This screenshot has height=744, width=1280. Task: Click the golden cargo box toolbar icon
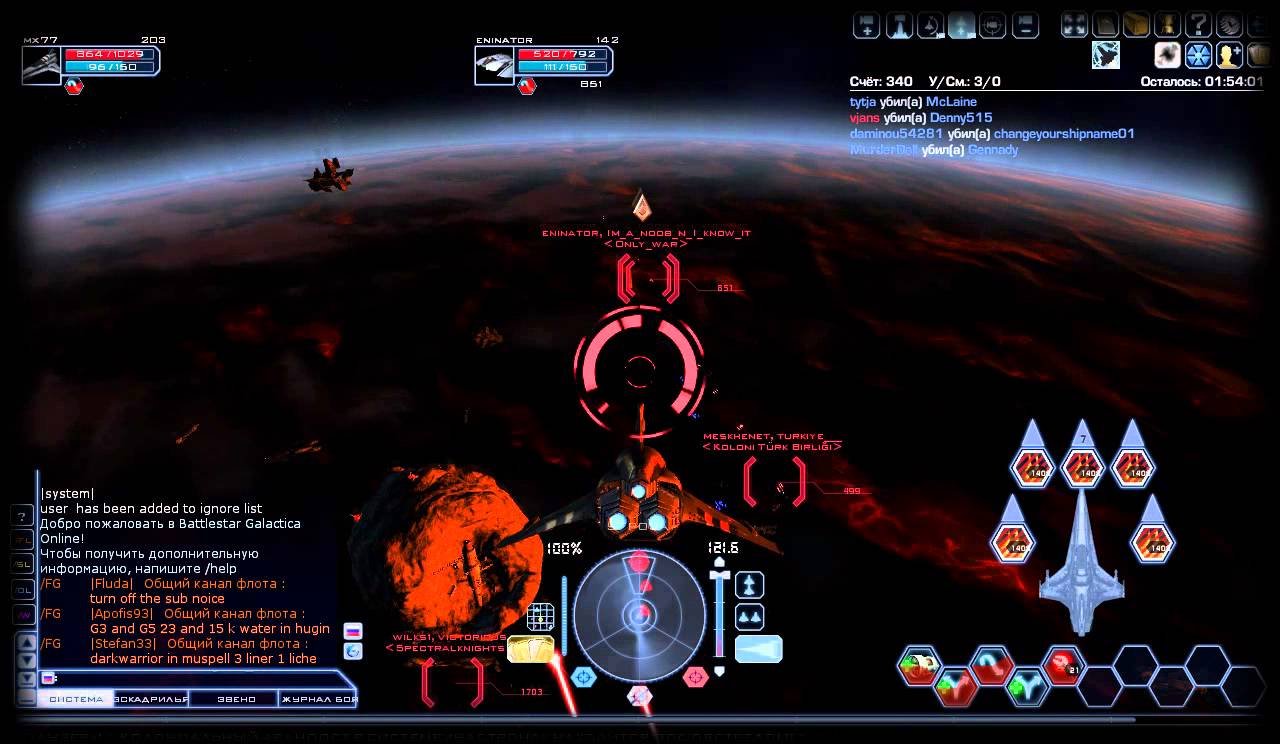pyautogui.click(x=1136, y=24)
